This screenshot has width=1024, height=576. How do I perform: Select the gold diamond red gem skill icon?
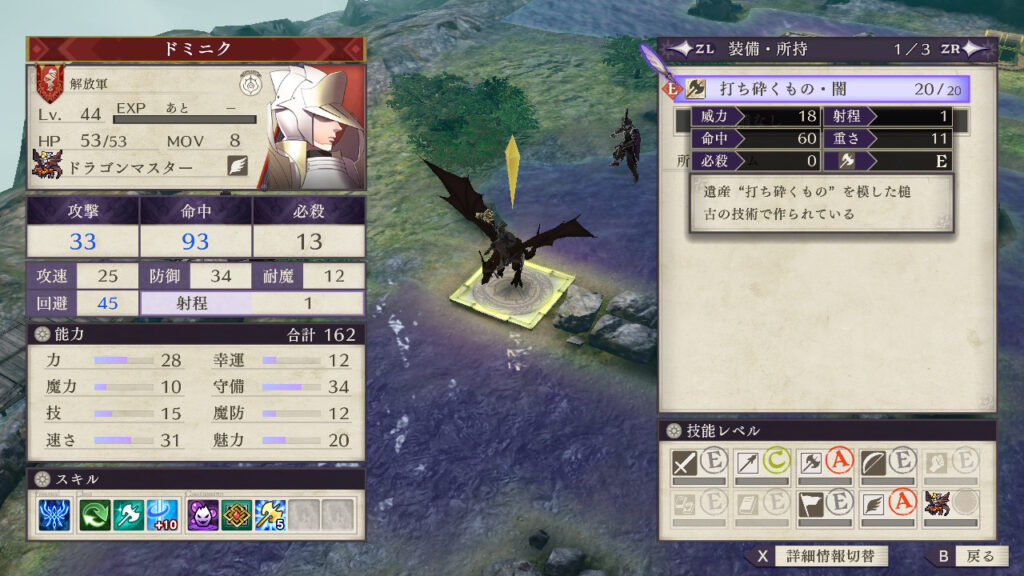click(237, 515)
